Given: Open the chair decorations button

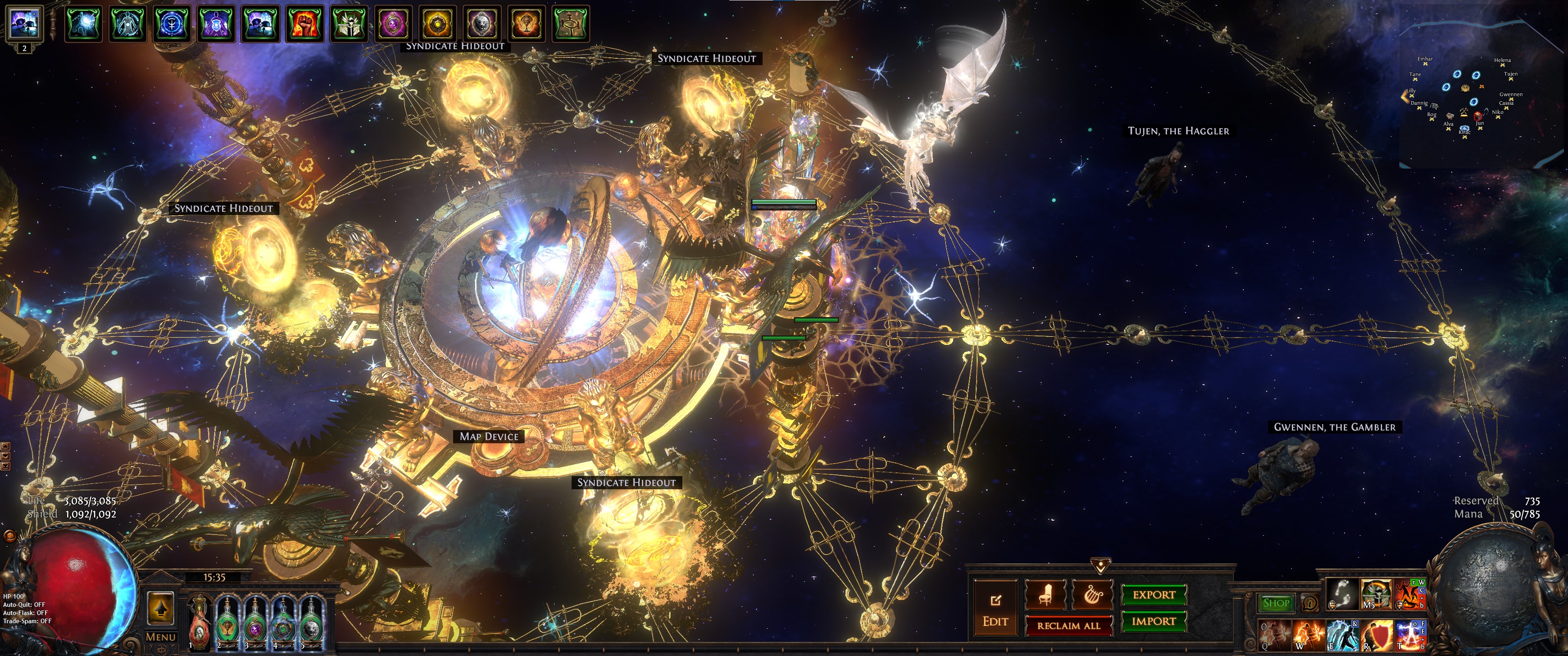Looking at the screenshot, I should pyautogui.click(x=1045, y=594).
